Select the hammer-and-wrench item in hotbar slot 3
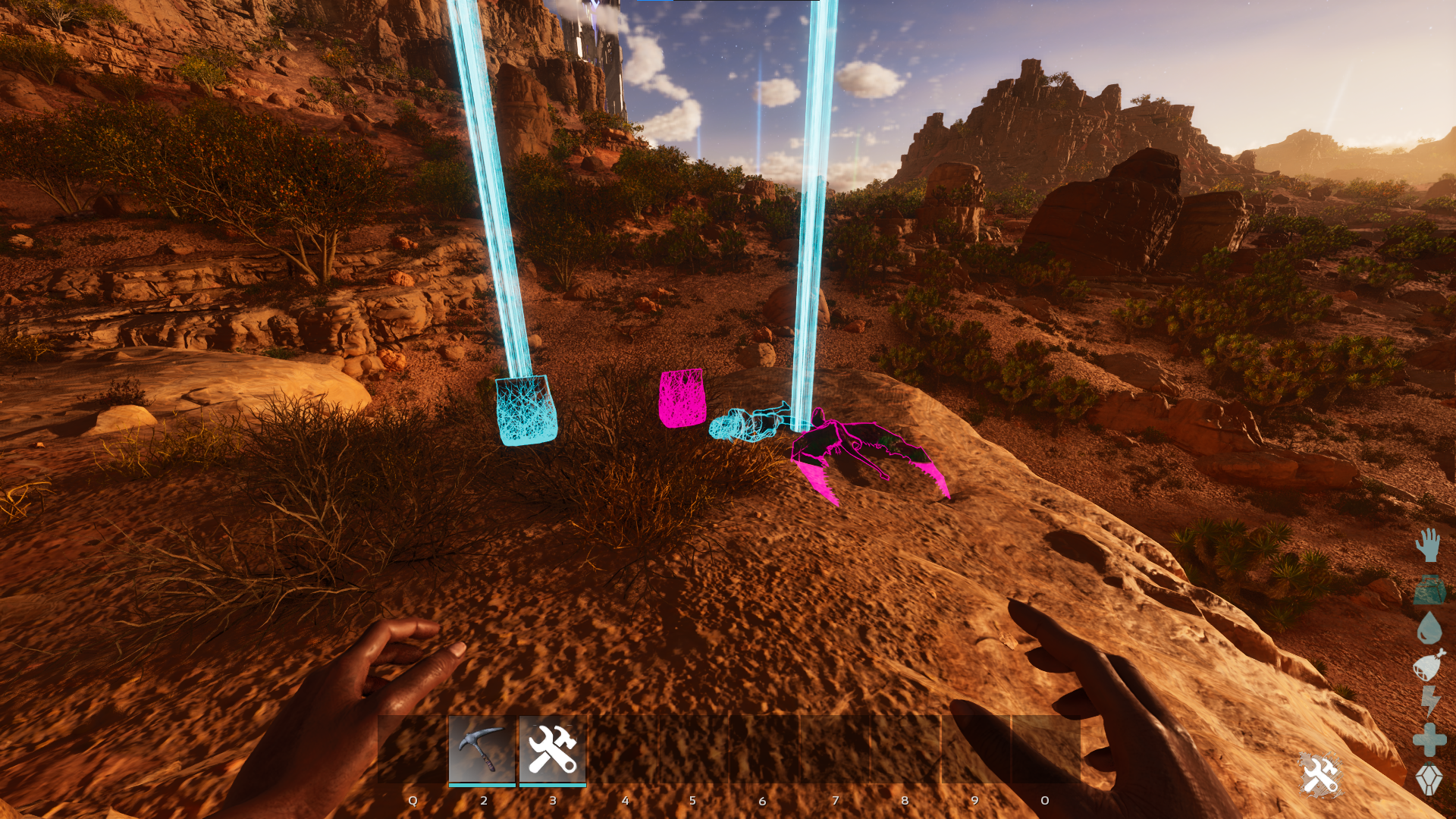The image size is (1456, 819). 553,749
